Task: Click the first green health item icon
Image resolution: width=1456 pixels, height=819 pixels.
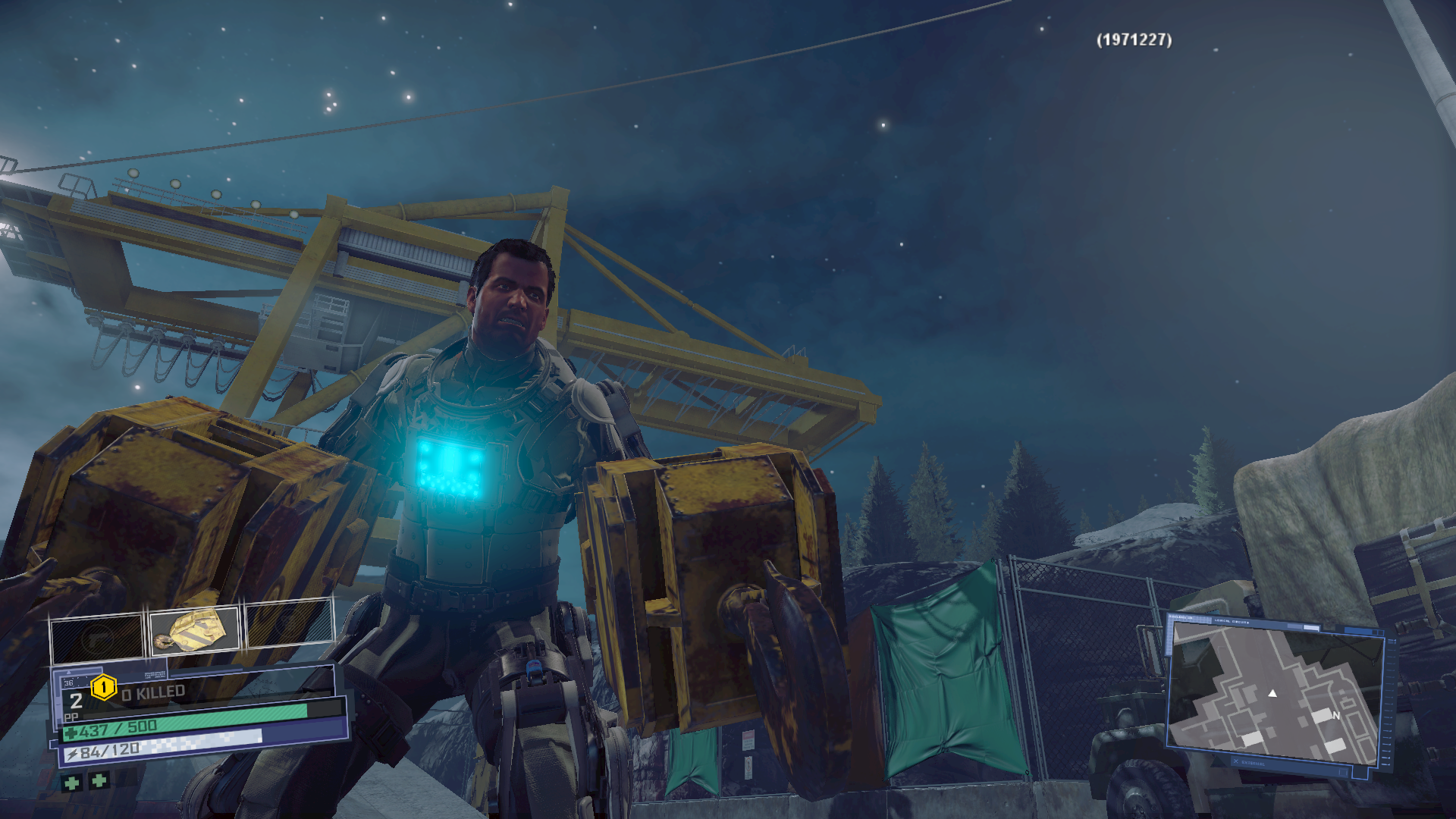Action: (x=73, y=782)
